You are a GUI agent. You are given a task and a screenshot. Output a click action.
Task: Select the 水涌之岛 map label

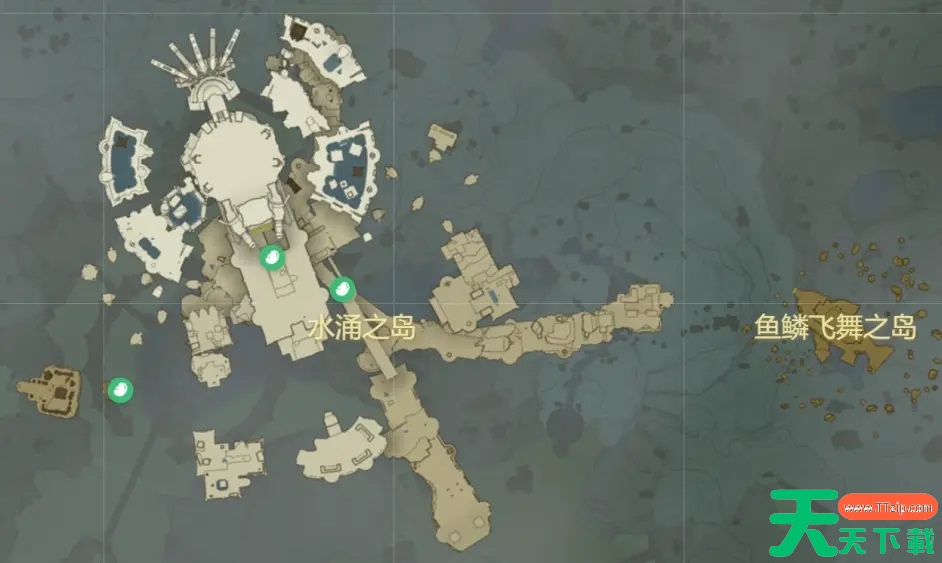coord(362,328)
